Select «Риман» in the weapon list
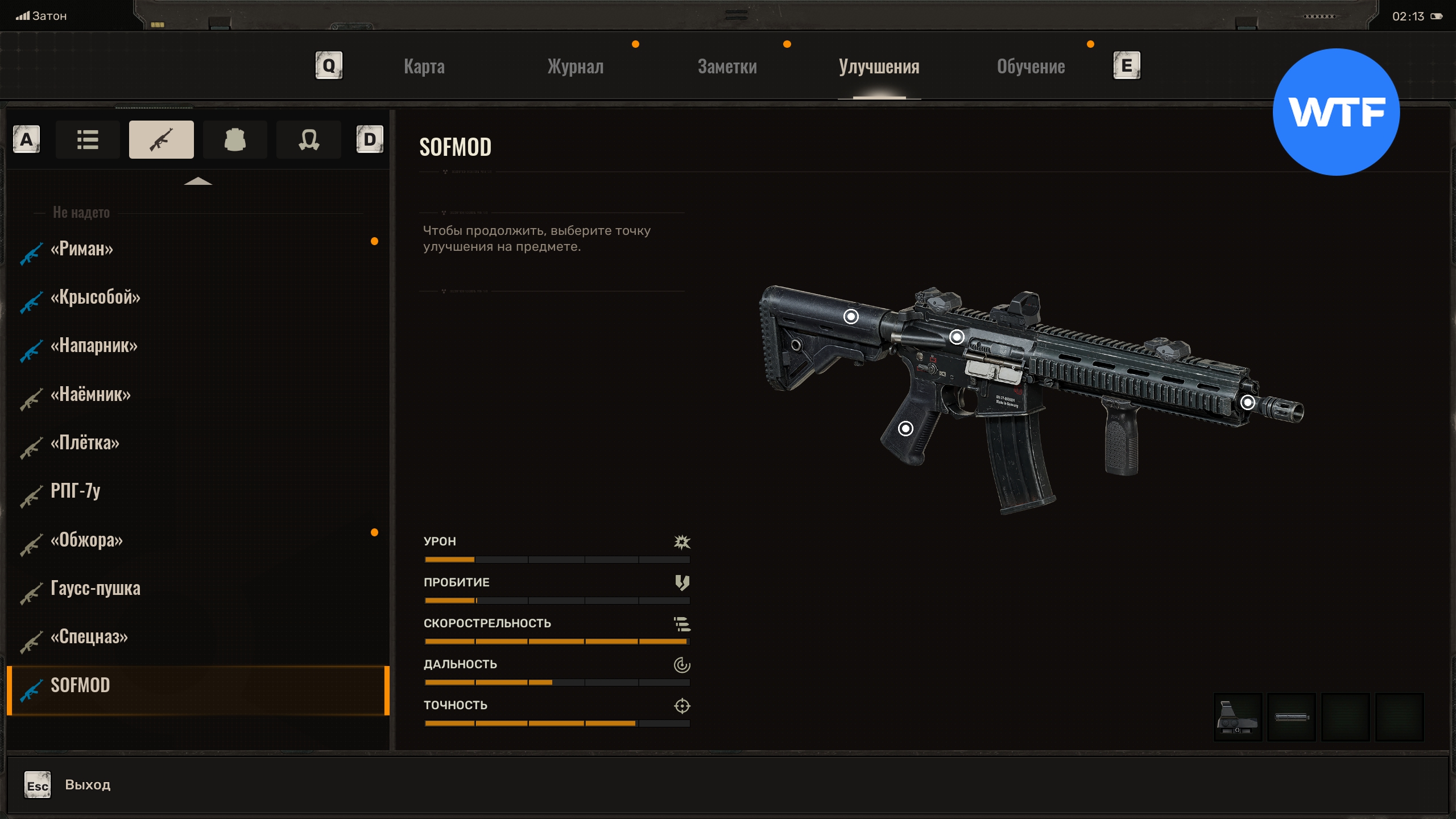This screenshot has height=819, width=1456. click(x=82, y=249)
